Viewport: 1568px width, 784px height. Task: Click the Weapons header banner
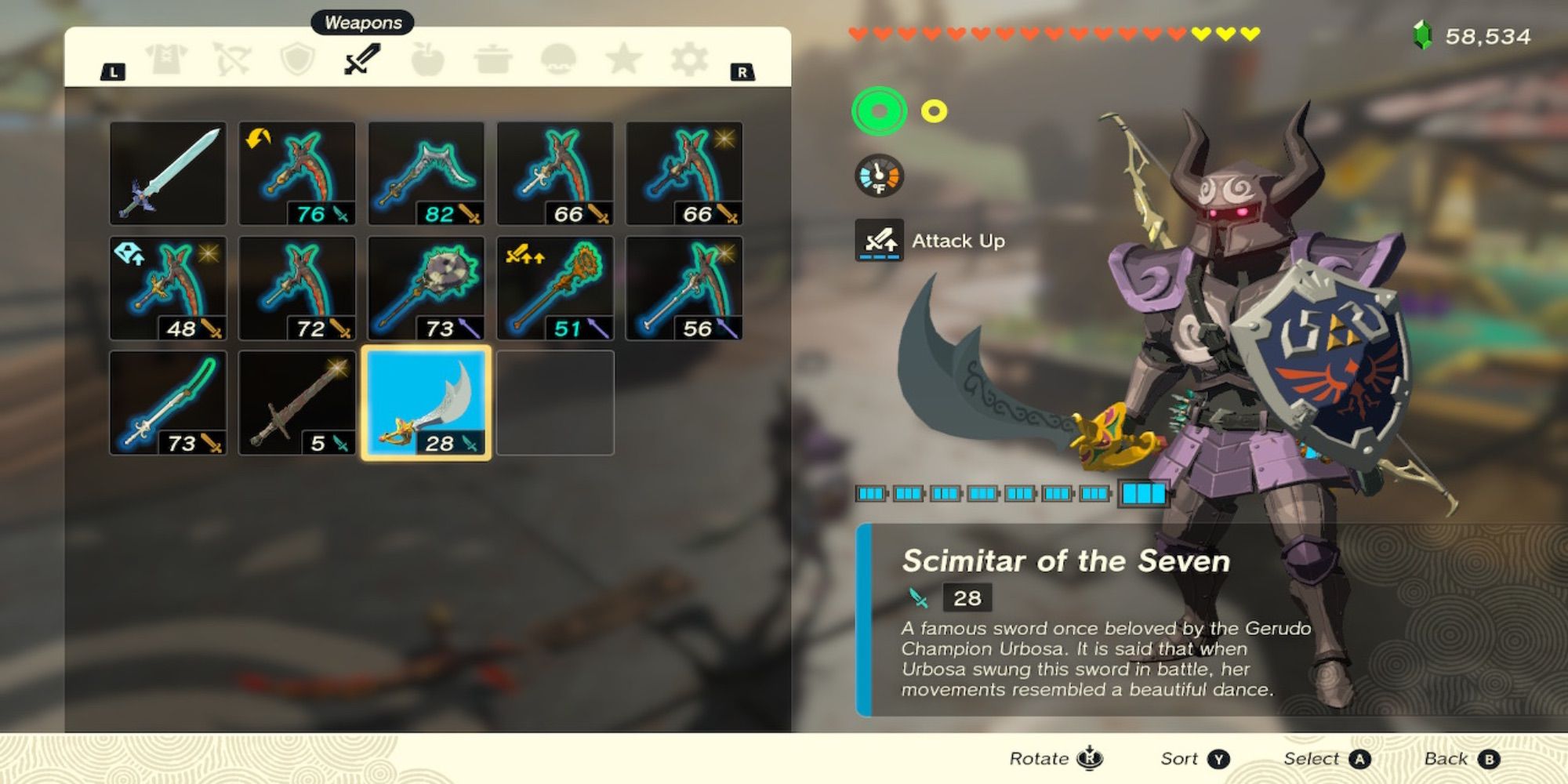pyautogui.click(x=362, y=22)
